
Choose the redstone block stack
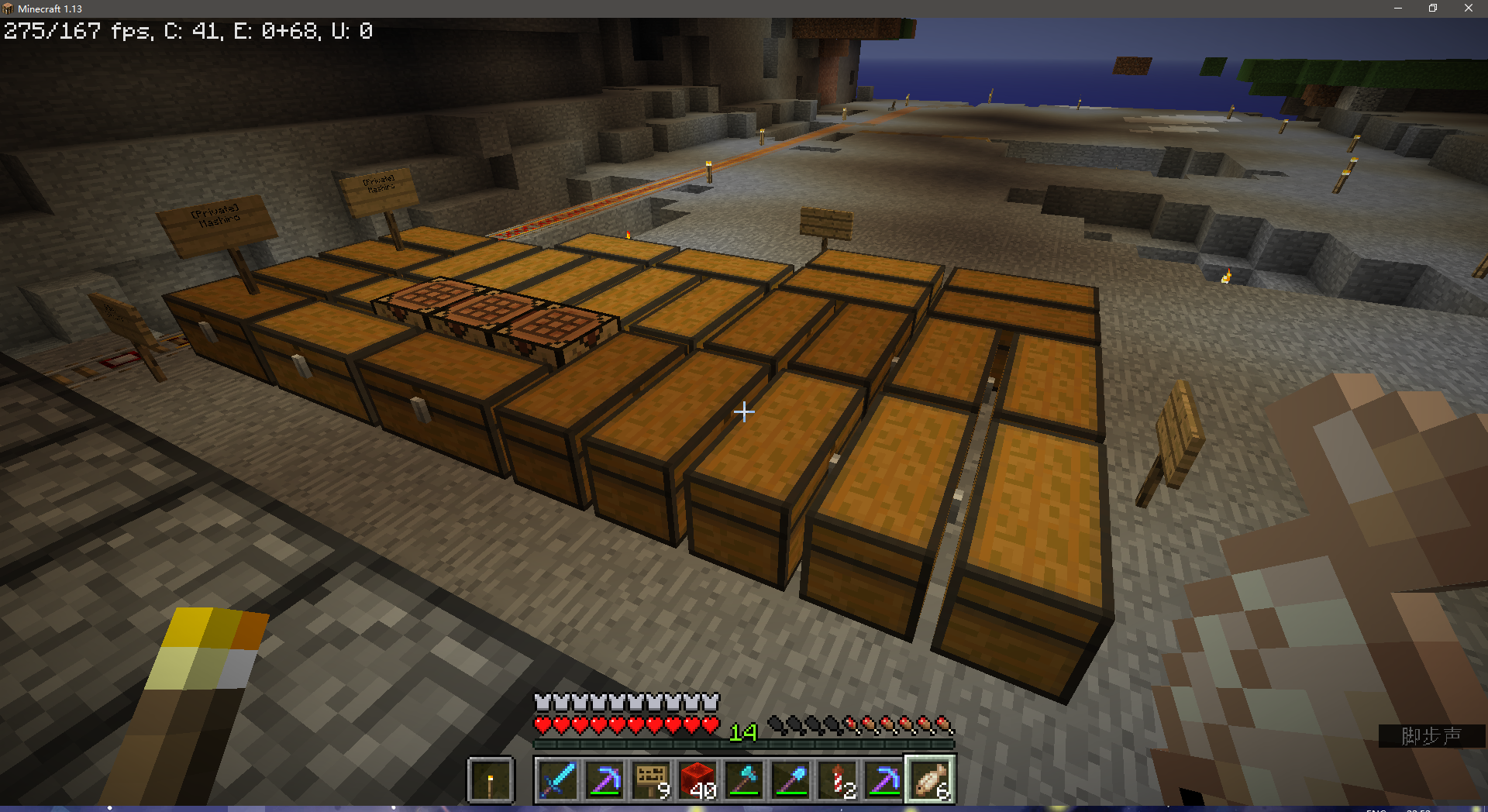pos(697,779)
